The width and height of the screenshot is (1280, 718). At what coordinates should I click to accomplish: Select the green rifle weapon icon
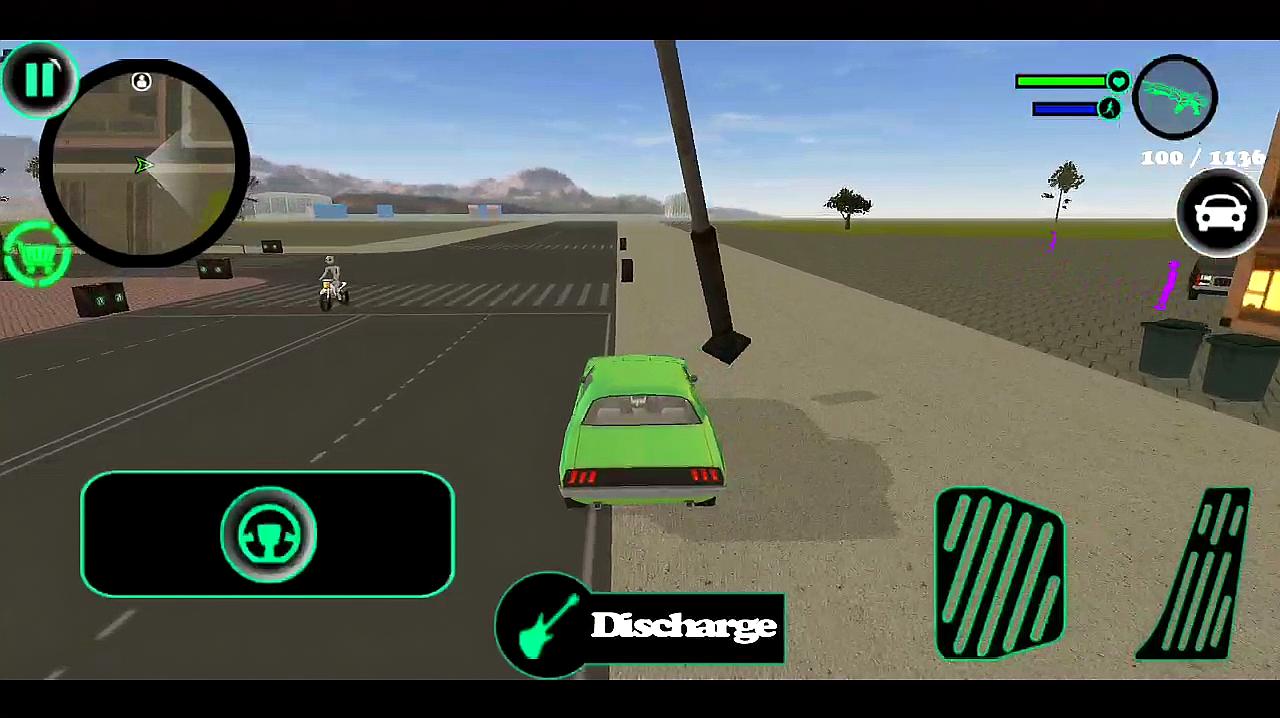1176,97
